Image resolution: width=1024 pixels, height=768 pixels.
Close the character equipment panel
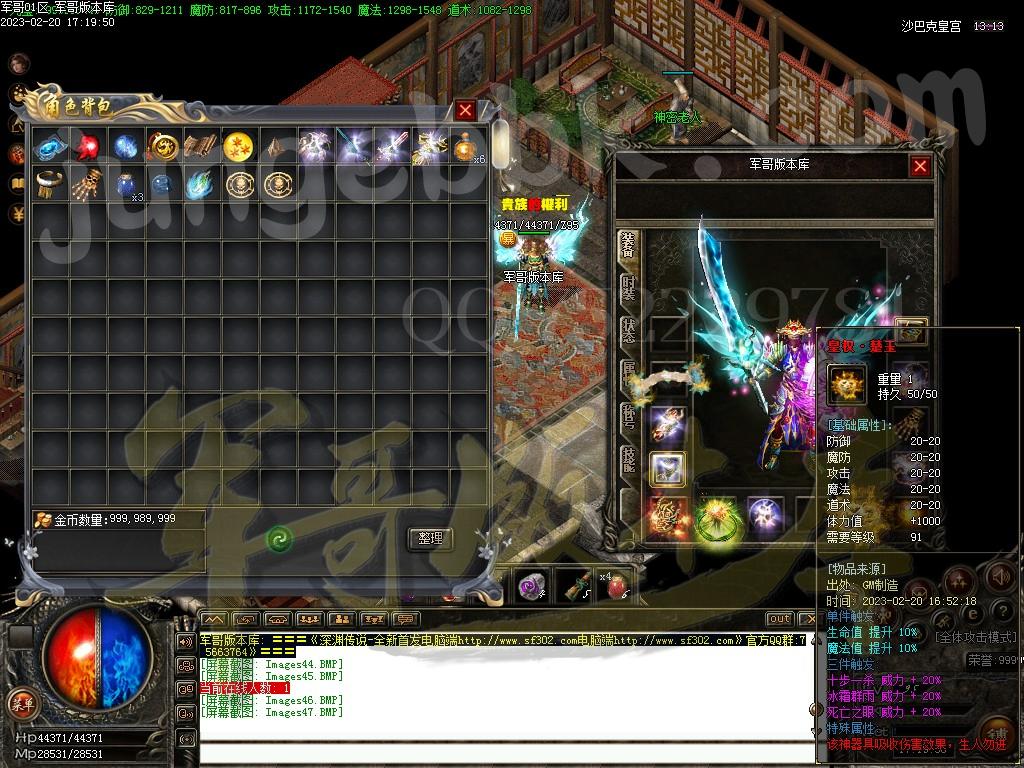[920, 167]
